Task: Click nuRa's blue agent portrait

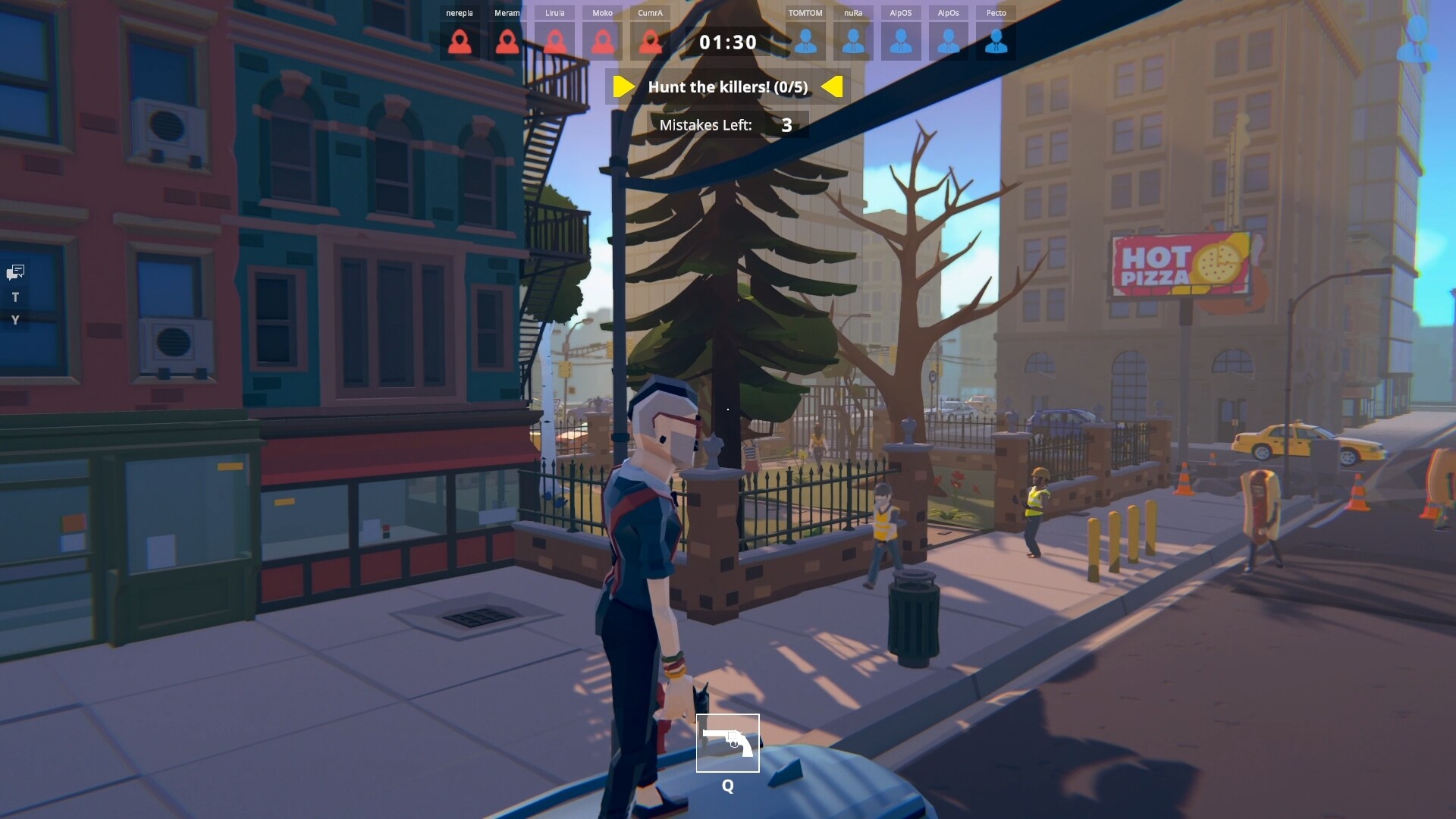Action: click(x=853, y=42)
